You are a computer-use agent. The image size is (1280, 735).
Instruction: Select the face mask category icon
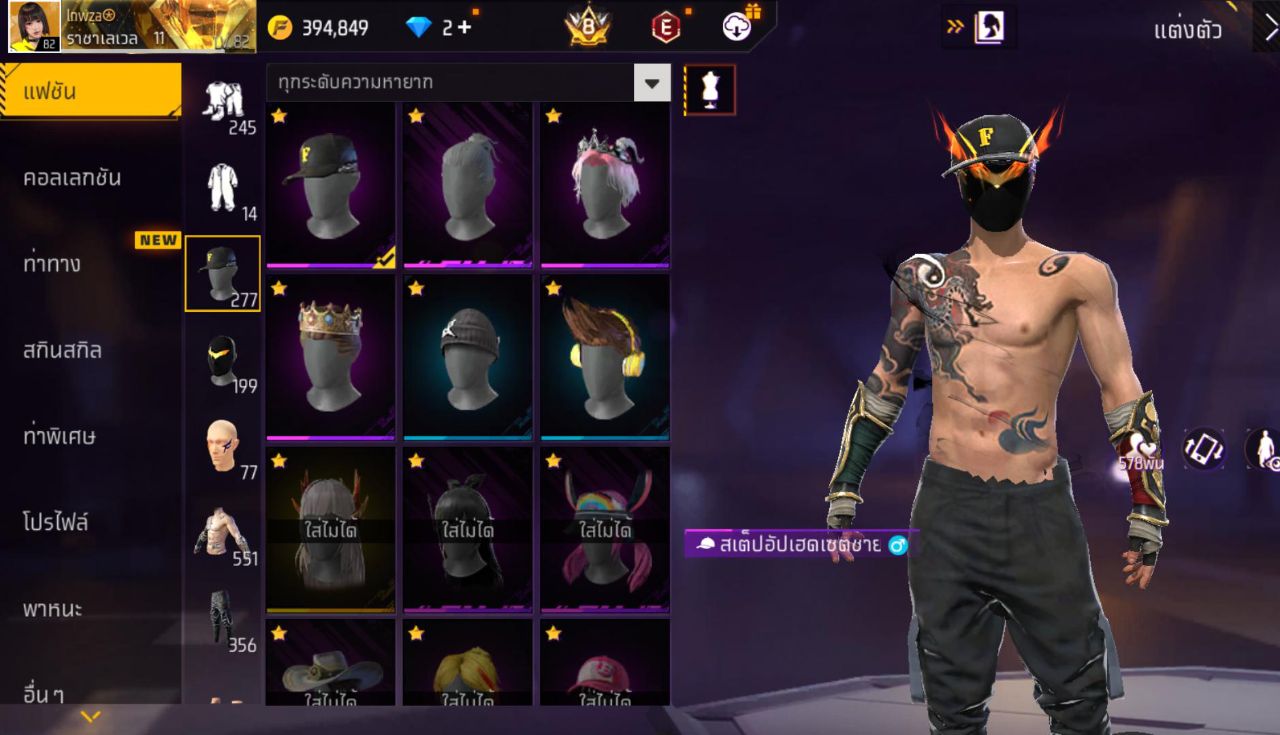coord(223,361)
